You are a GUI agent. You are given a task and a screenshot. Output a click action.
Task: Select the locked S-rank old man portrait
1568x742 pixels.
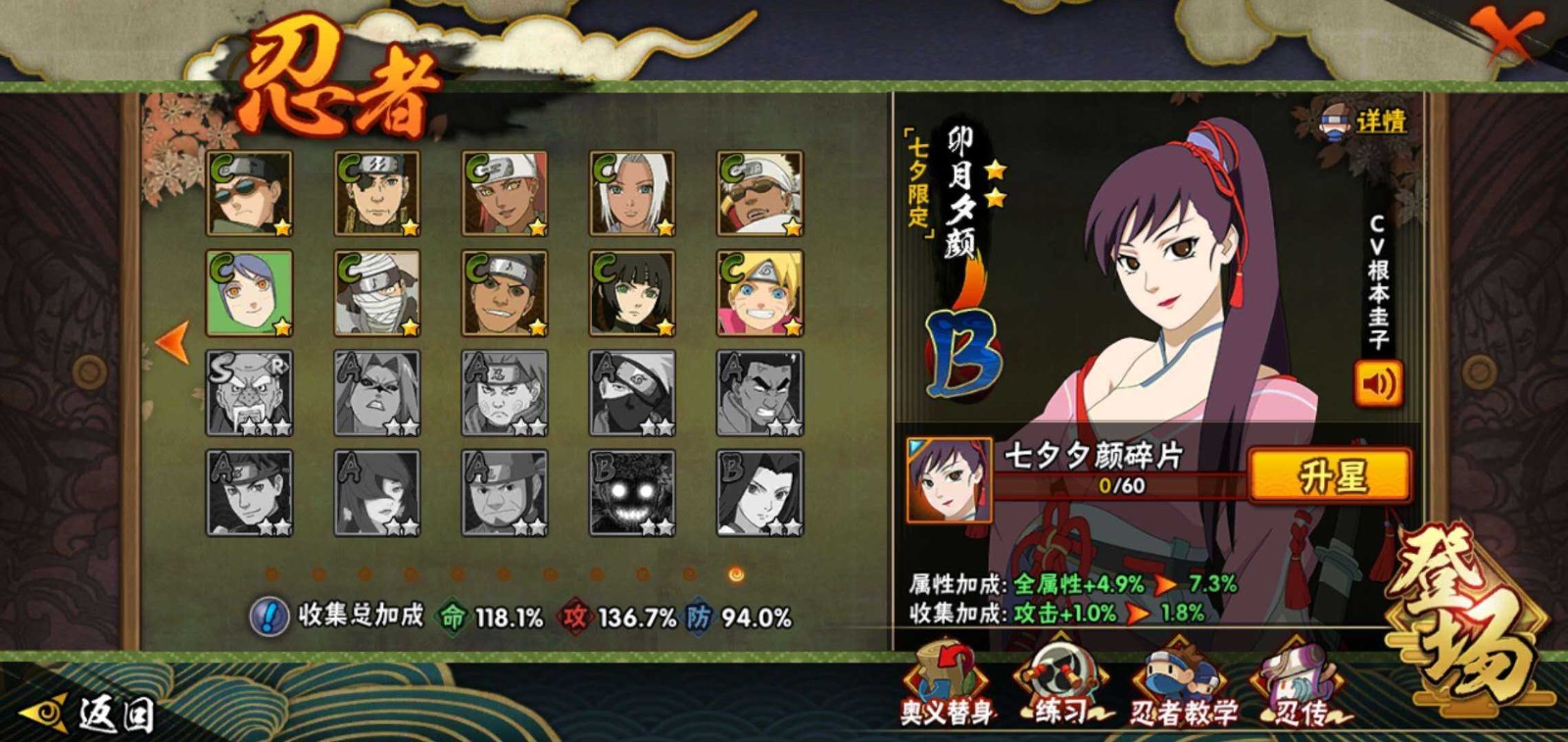[x=249, y=393]
